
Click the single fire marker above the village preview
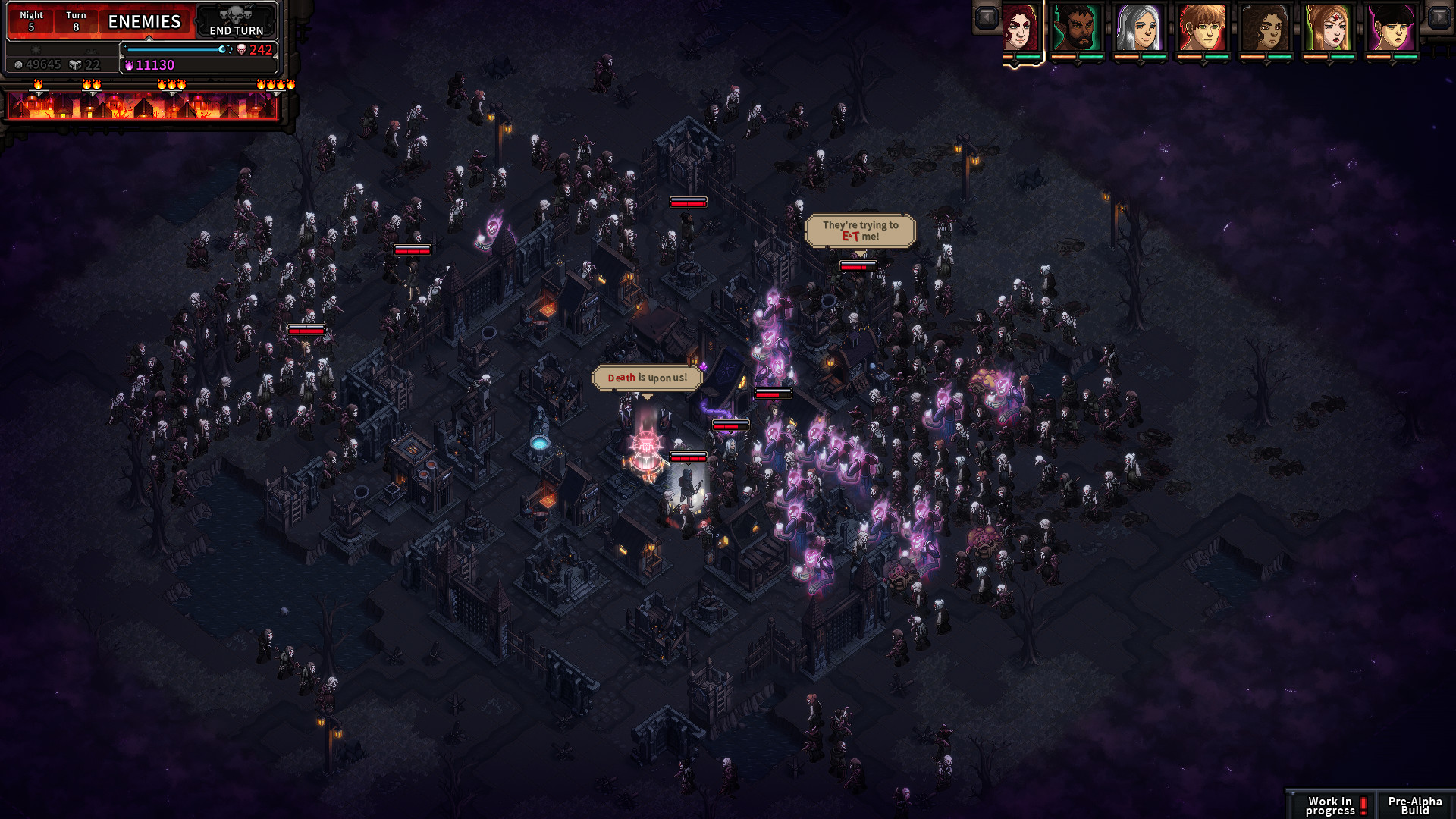click(x=38, y=85)
